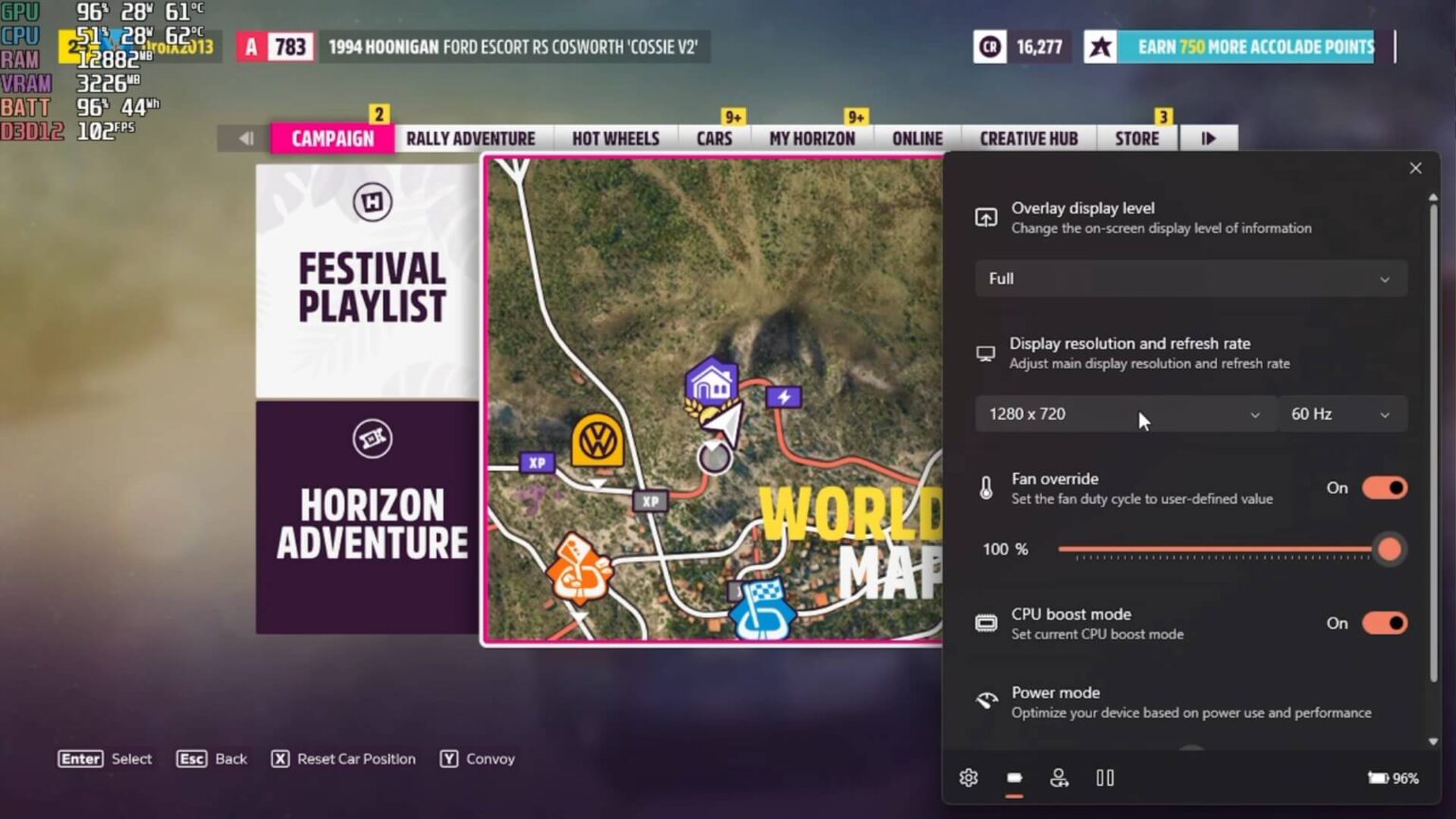Viewport: 1456px width, 819px height.
Task: Select the fan thermometer icon
Action: tap(986, 487)
